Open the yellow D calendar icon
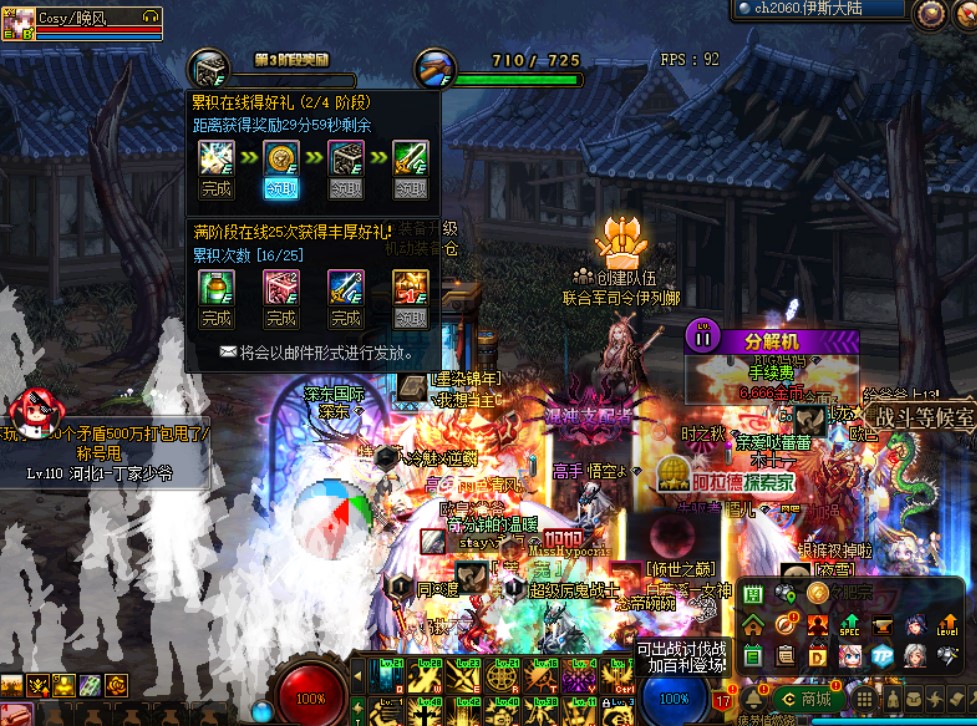 tap(817, 656)
